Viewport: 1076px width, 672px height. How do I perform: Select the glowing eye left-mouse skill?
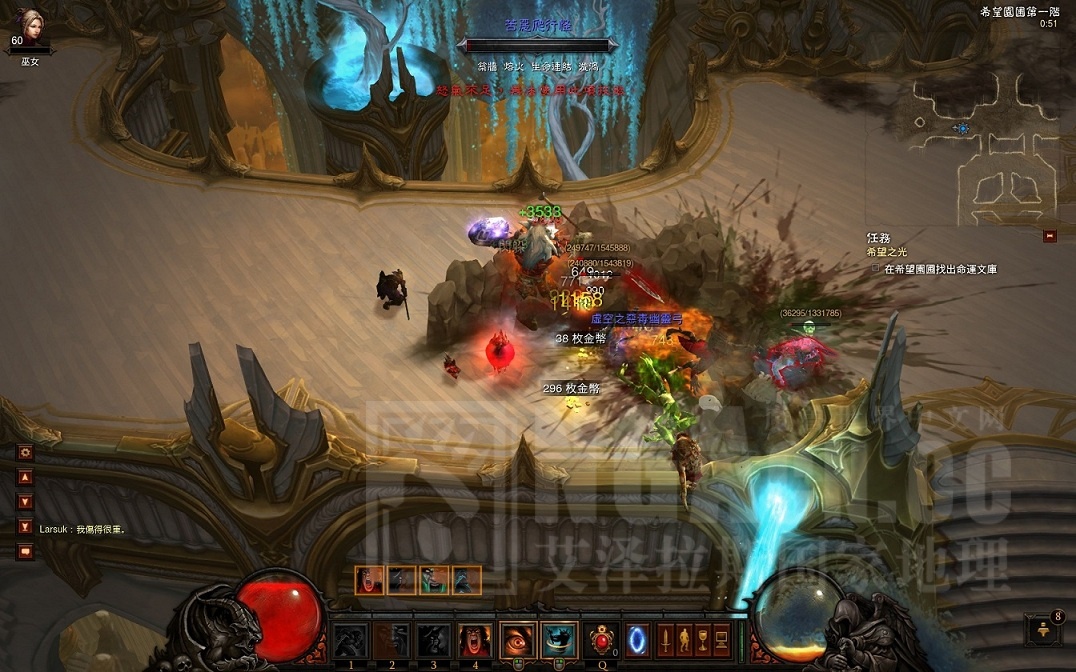516,640
